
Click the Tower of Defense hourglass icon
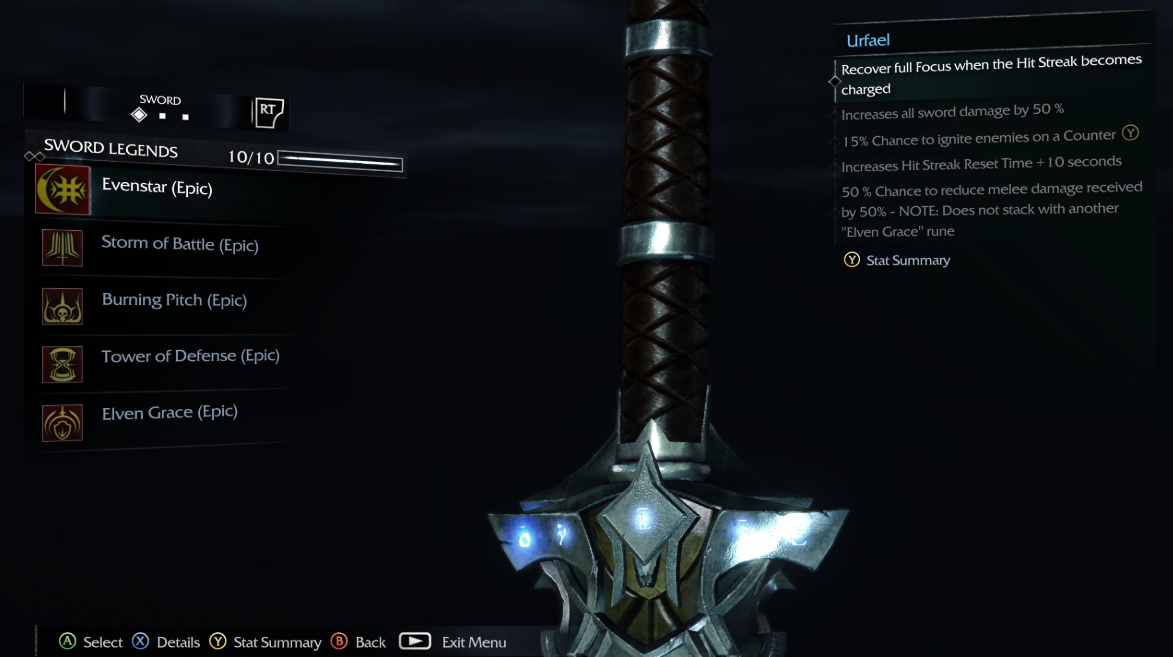[x=62, y=364]
